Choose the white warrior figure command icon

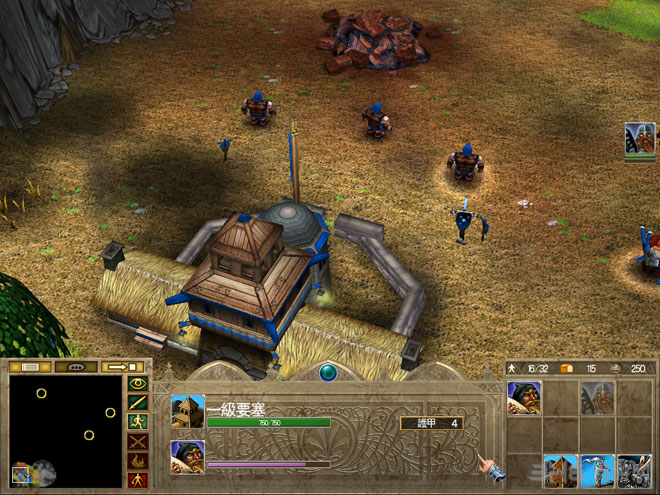click(597, 471)
